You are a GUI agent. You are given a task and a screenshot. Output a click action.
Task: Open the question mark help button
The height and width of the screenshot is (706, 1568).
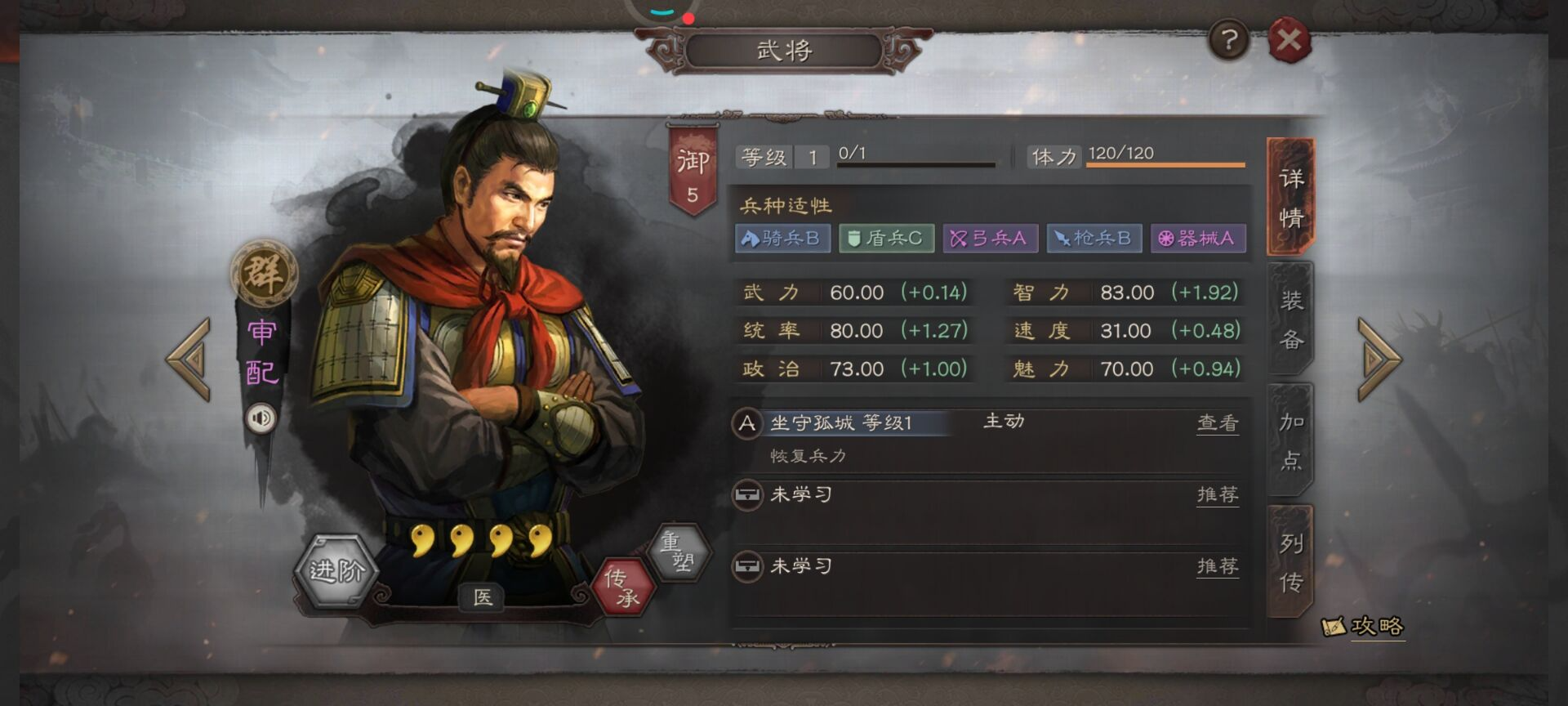(1228, 39)
